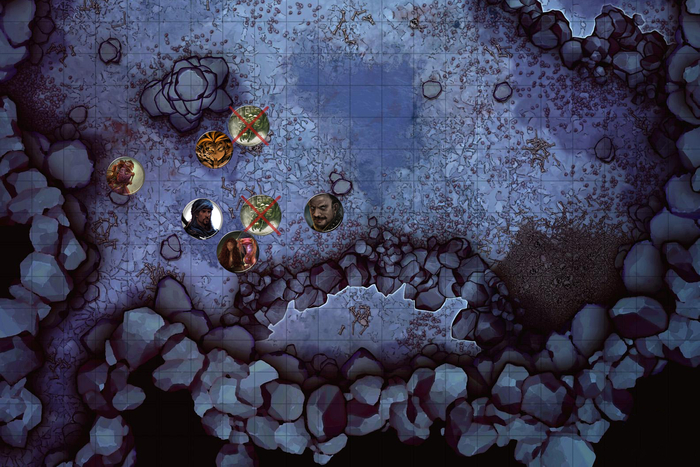Screen dimensions: 700x467
Task: Select the orange curly-haired creature token
Action: [x=125, y=176]
